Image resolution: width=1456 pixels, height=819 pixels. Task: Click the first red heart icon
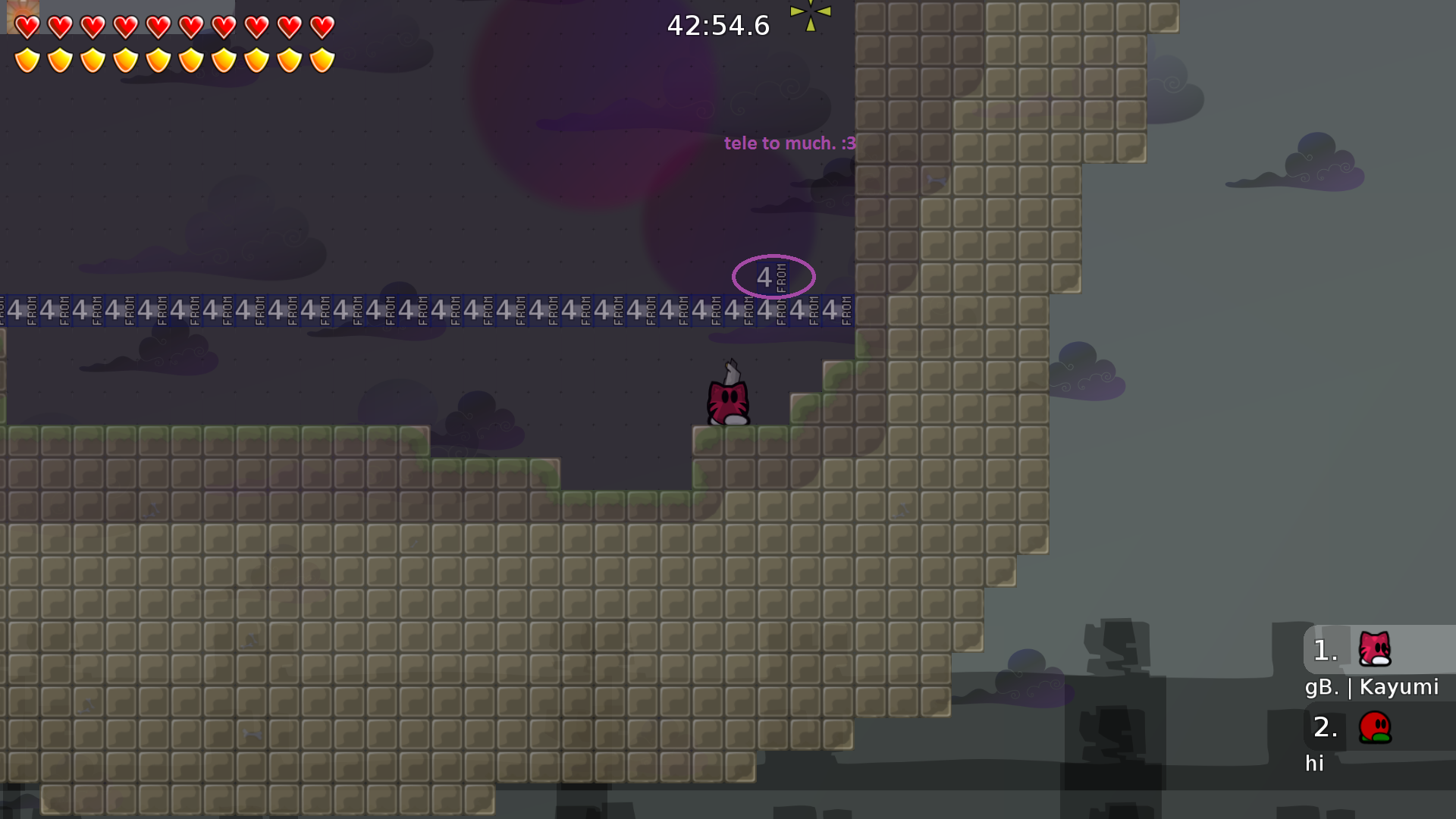(27, 27)
